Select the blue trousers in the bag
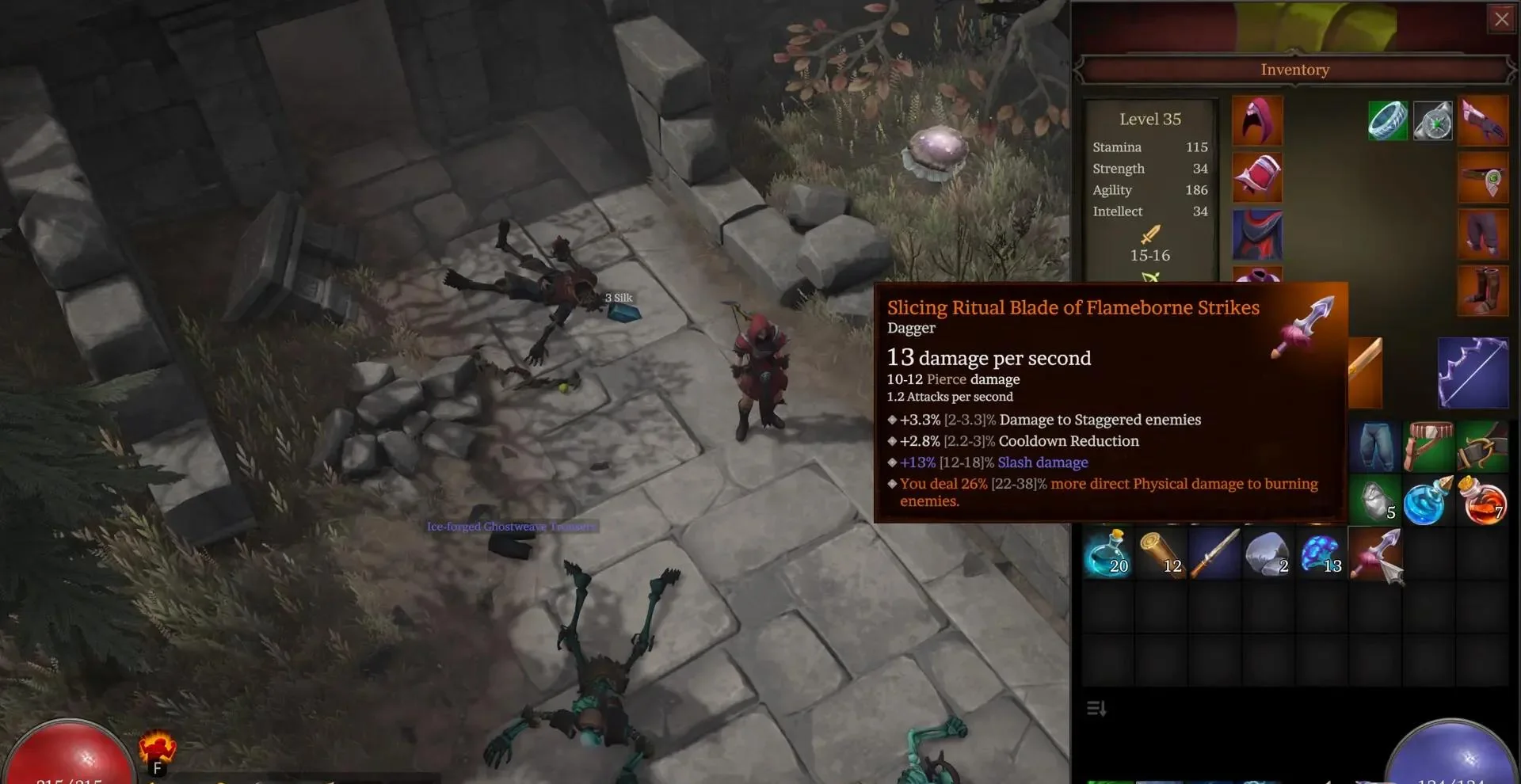Screen dimensions: 1521x784 point(1375,446)
